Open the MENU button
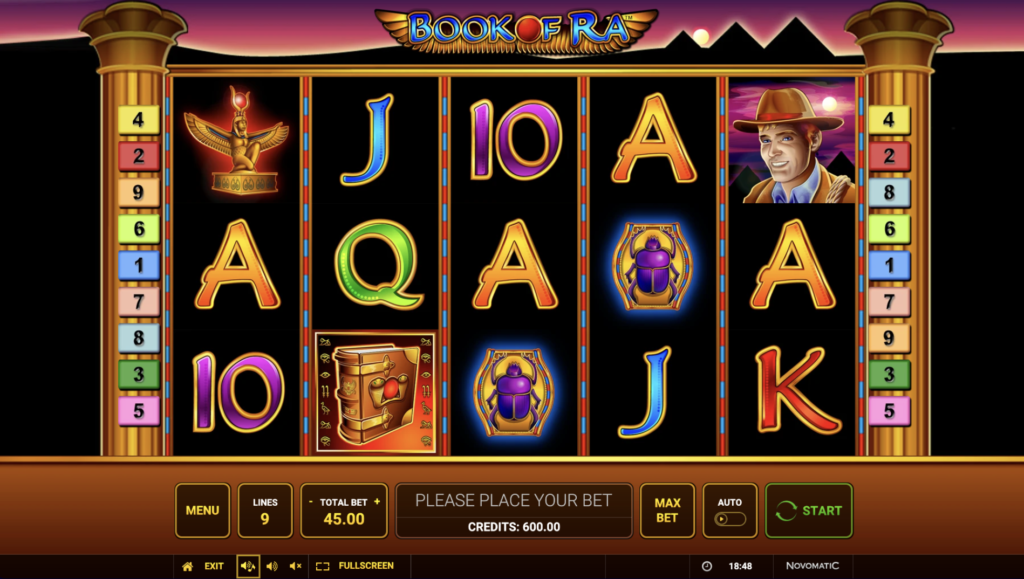Screen dimensions: 1024x579 pos(202,510)
